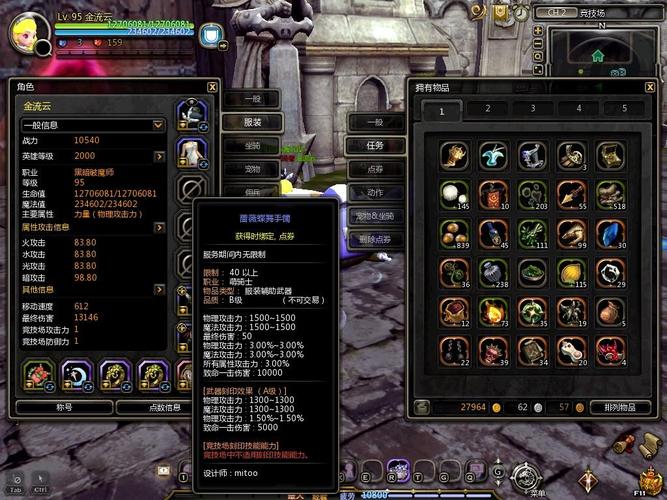Switch to inventory page 2
This screenshot has height=500, width=667.
point(487,109)
